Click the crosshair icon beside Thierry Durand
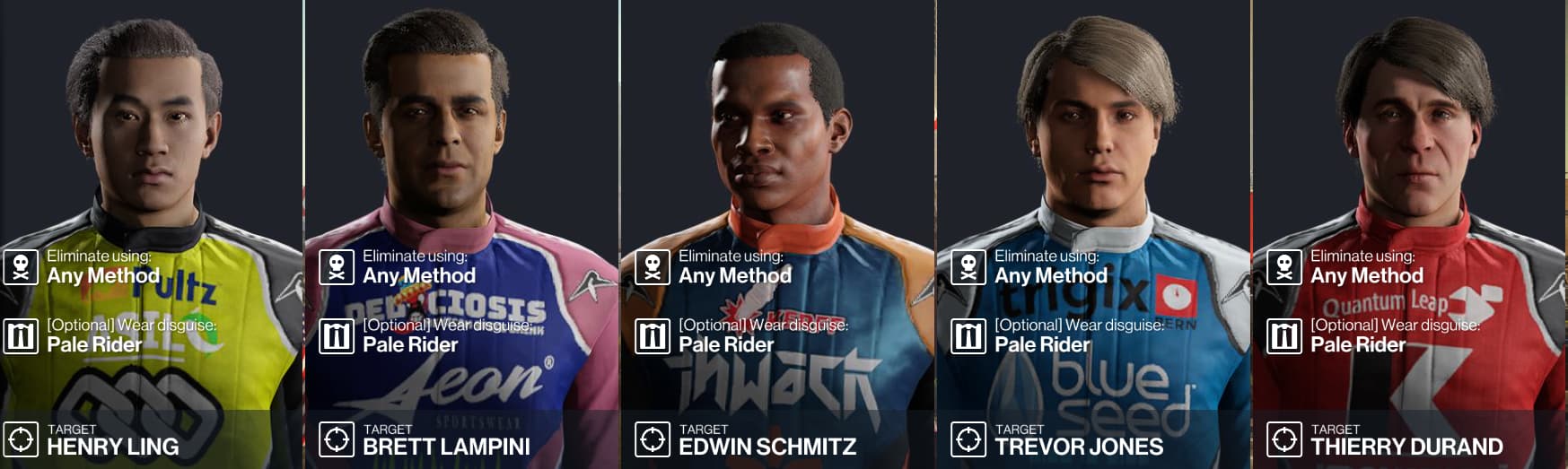Screen dimensions: 1568x469 (x=1284, y=439)
